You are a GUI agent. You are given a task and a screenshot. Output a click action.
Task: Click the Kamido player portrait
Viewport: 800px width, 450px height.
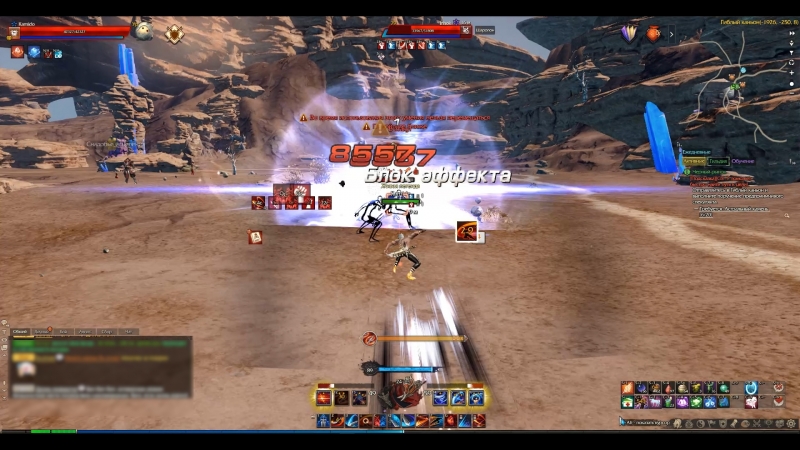tap(13, 34)
